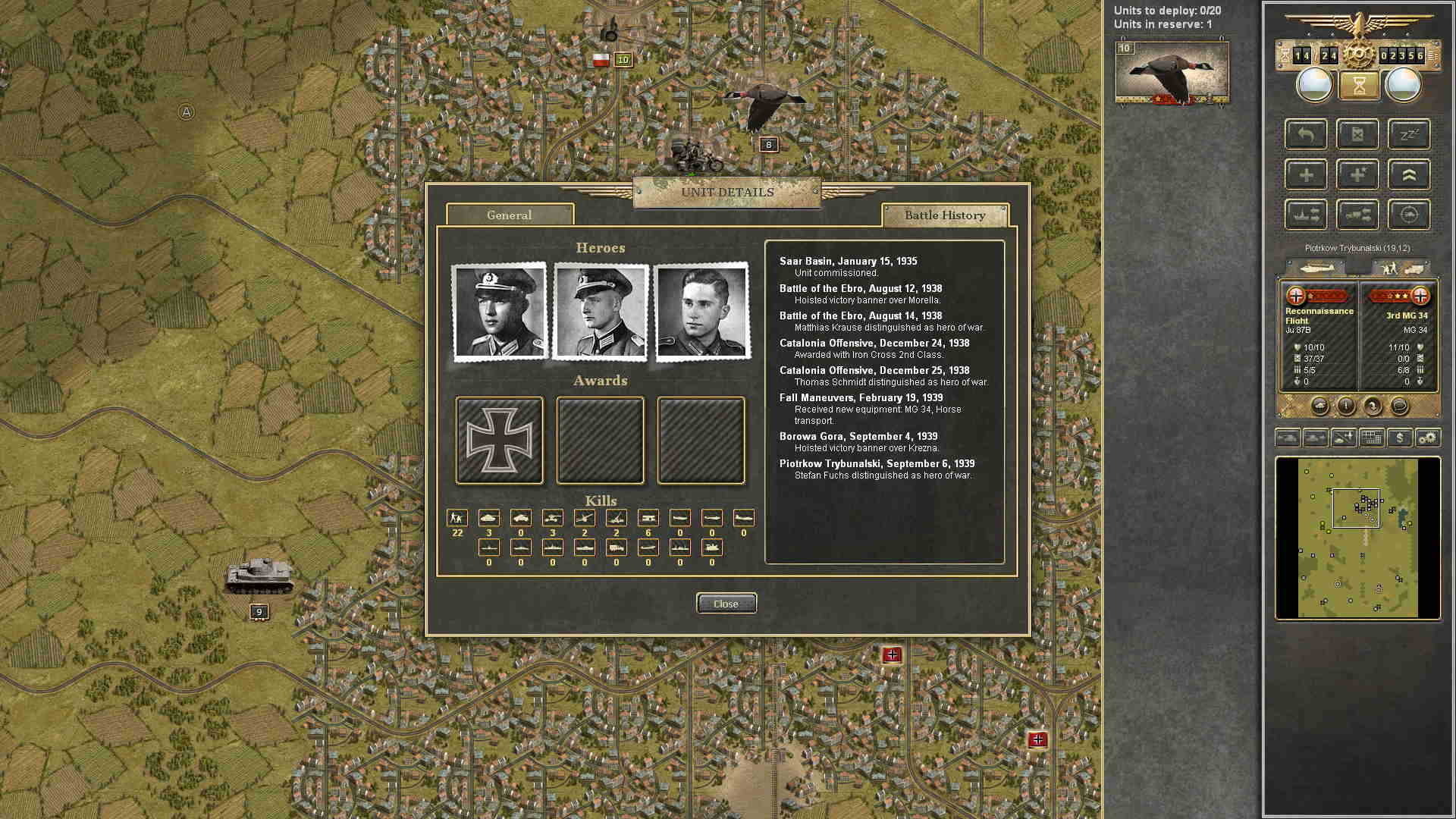Click the round unit info icon
1456x819 pixels.
tap(1347, 406)
